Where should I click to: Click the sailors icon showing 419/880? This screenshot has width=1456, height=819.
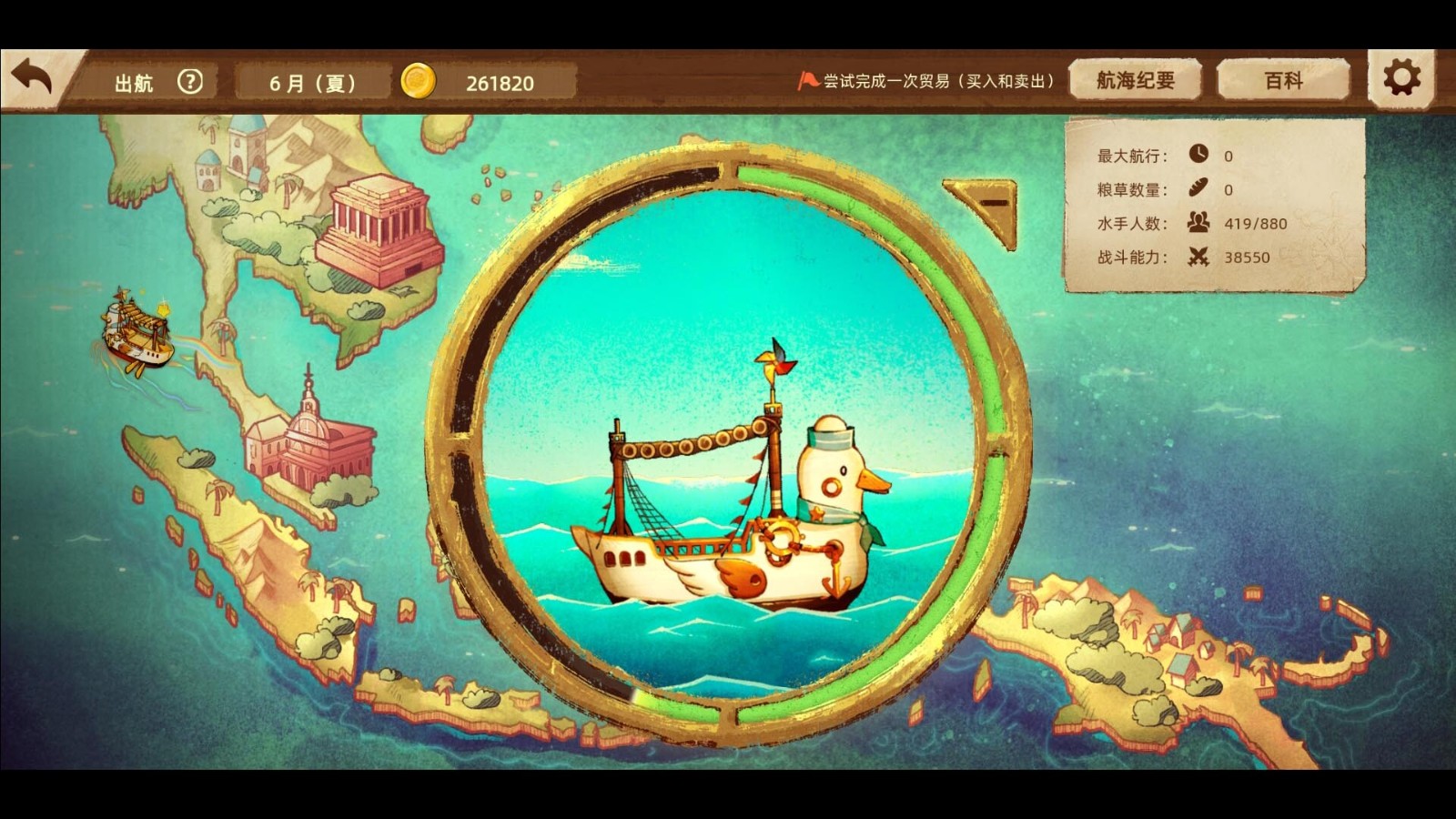[x=1198, y=223]
